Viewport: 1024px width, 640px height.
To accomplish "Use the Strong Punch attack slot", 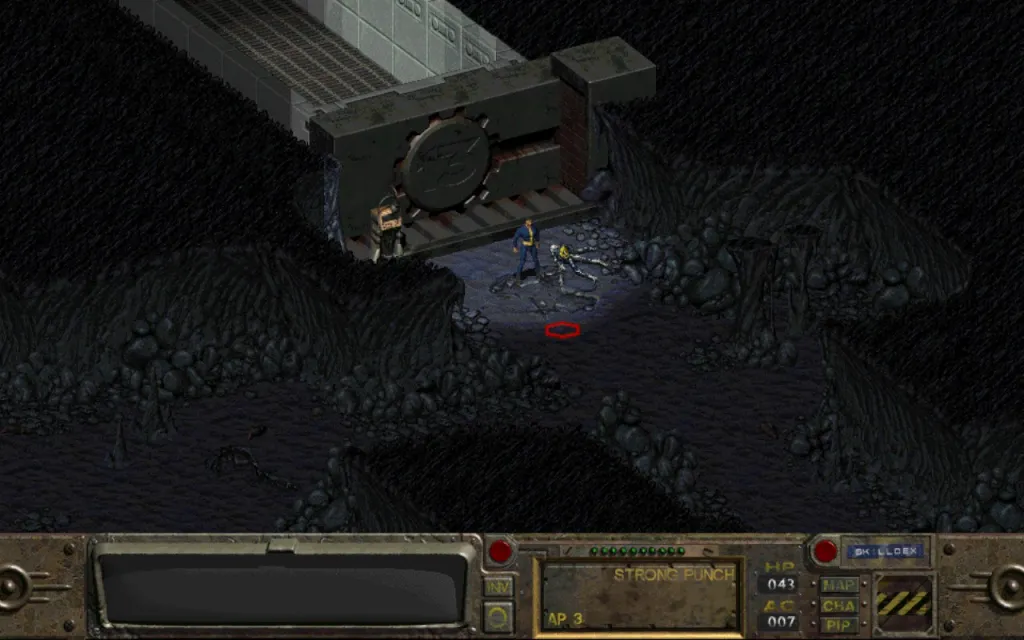I will coord(639,596).
